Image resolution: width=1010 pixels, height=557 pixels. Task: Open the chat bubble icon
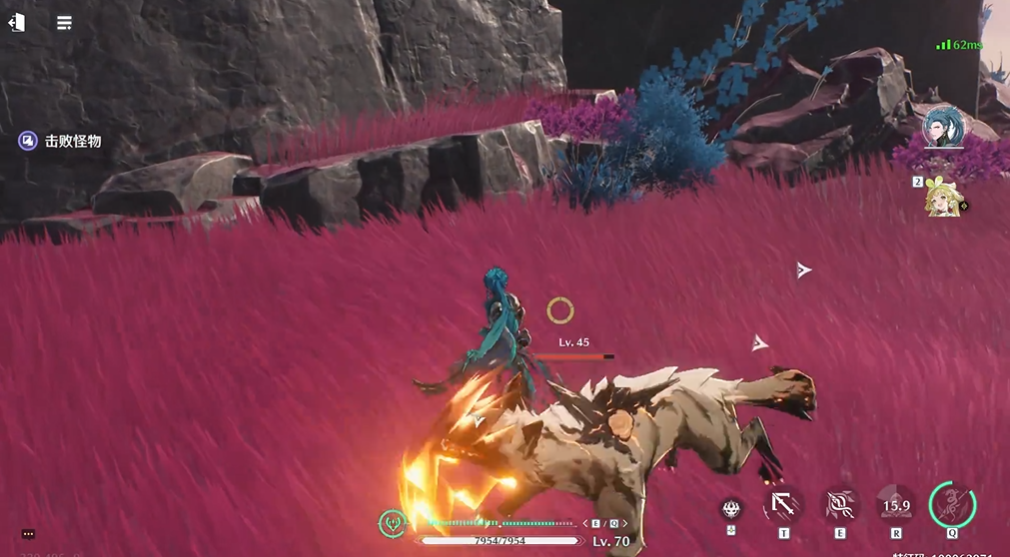tap(28, 535)
